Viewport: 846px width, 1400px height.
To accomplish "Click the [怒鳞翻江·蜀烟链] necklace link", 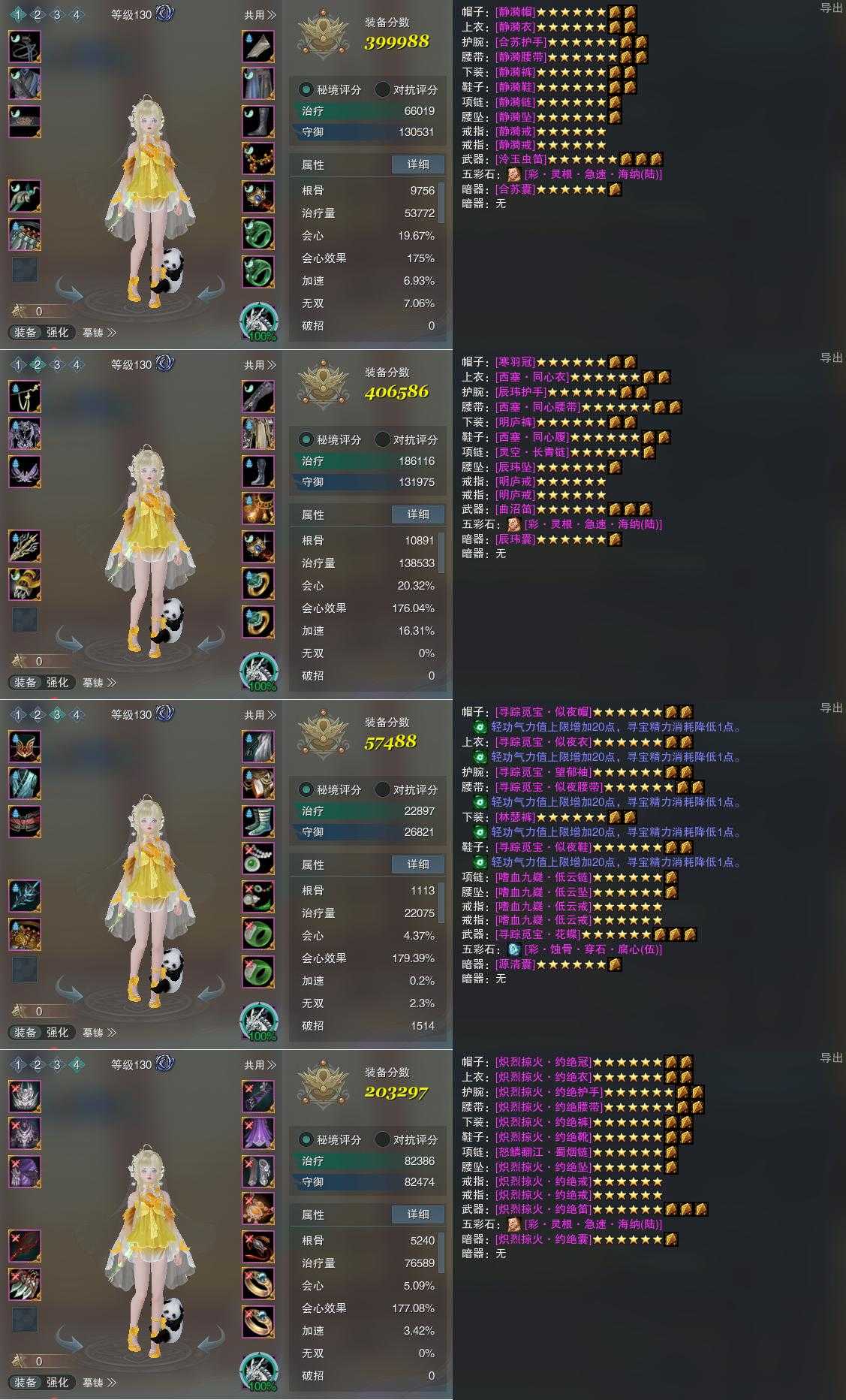I will click(x=543, y=1152).
